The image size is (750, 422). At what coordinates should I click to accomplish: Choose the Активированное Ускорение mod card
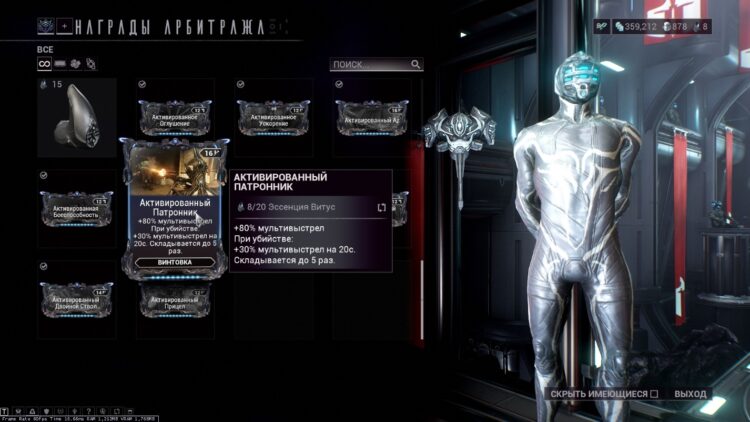coord(273,118)
